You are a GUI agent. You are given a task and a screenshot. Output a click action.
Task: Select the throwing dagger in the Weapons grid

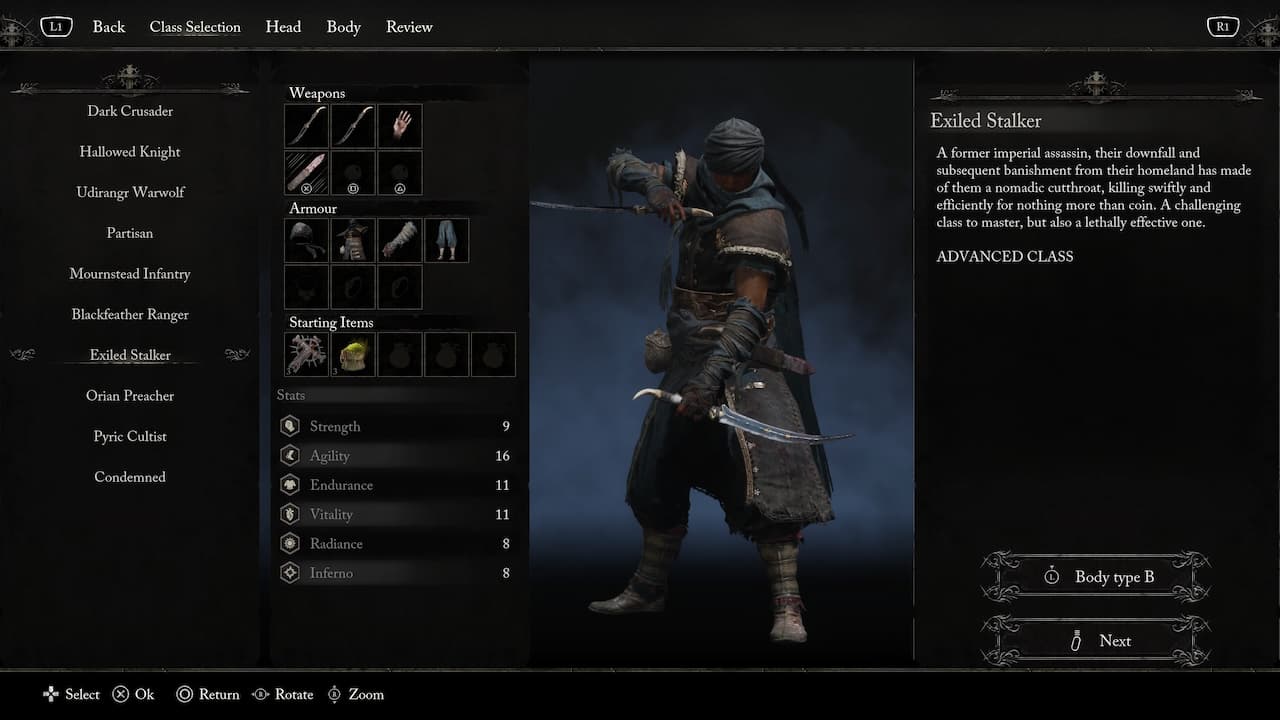pos(305,172)
